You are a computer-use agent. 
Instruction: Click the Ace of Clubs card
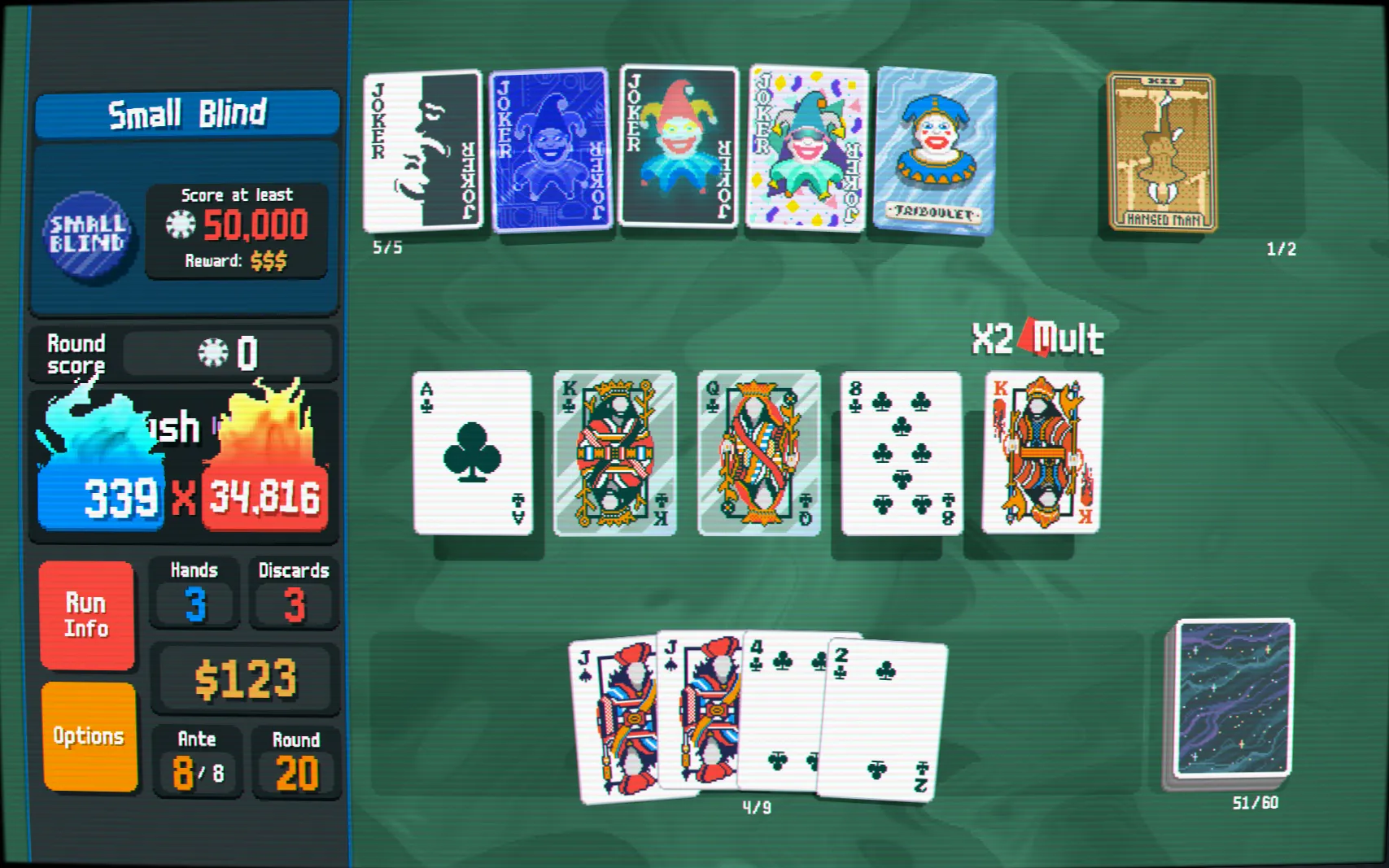pyautogui.click(x=472, y=452)
